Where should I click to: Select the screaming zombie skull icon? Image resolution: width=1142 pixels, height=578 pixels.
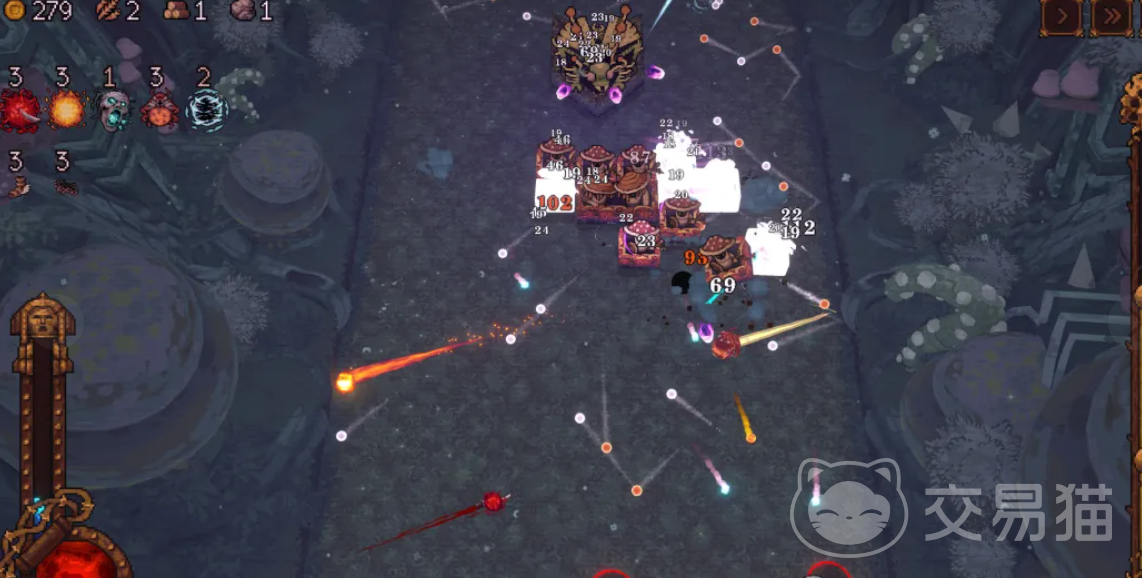[112, 110]
